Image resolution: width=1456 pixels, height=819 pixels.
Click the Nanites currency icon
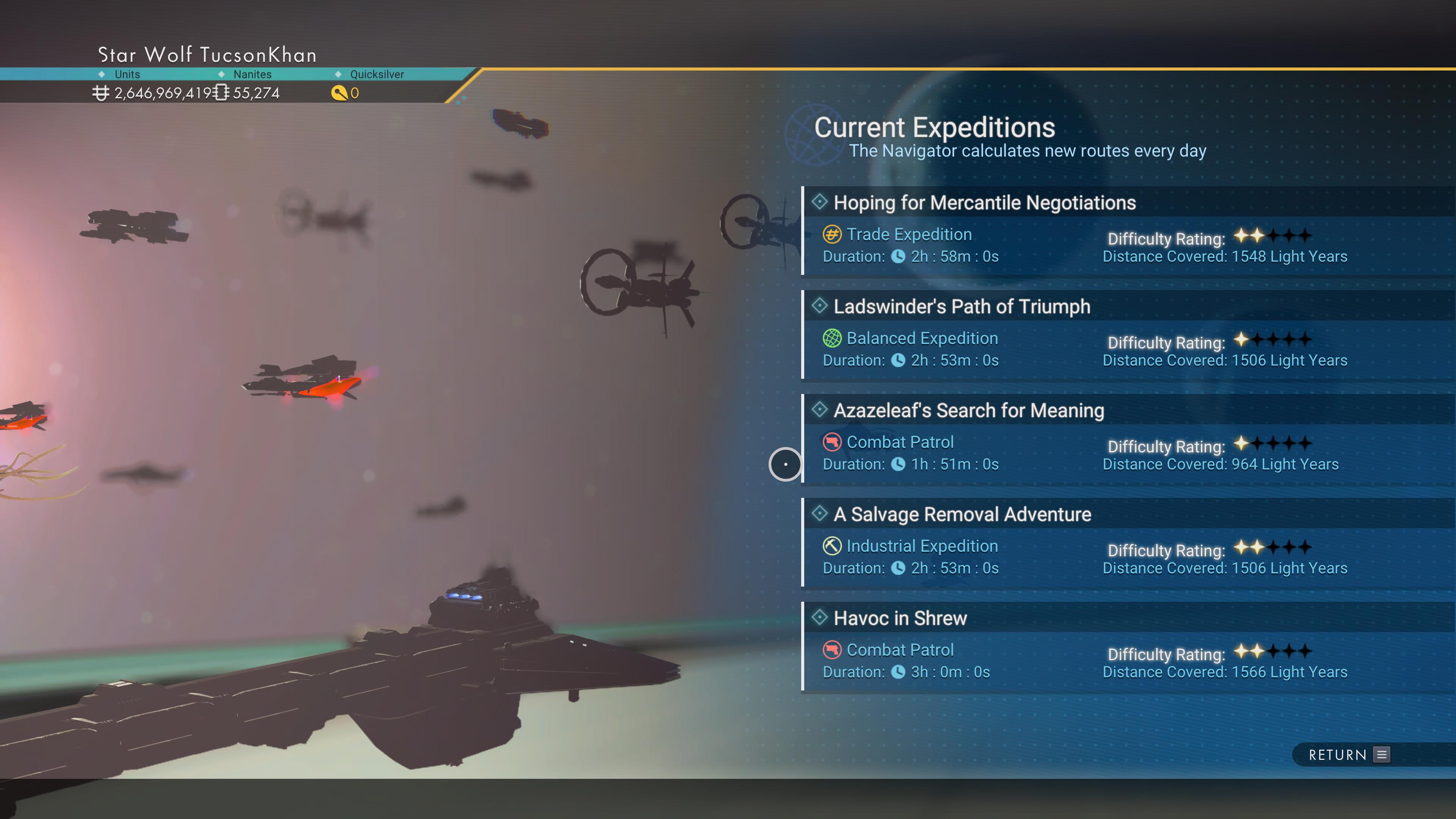pyautogui.click(x=221, y=93)
